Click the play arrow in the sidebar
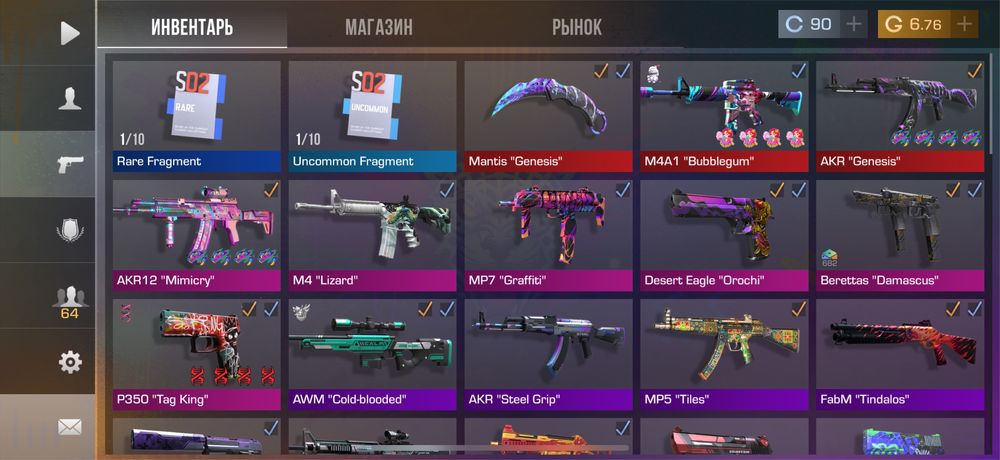The image size is (1000, 460). coord(69,33)
